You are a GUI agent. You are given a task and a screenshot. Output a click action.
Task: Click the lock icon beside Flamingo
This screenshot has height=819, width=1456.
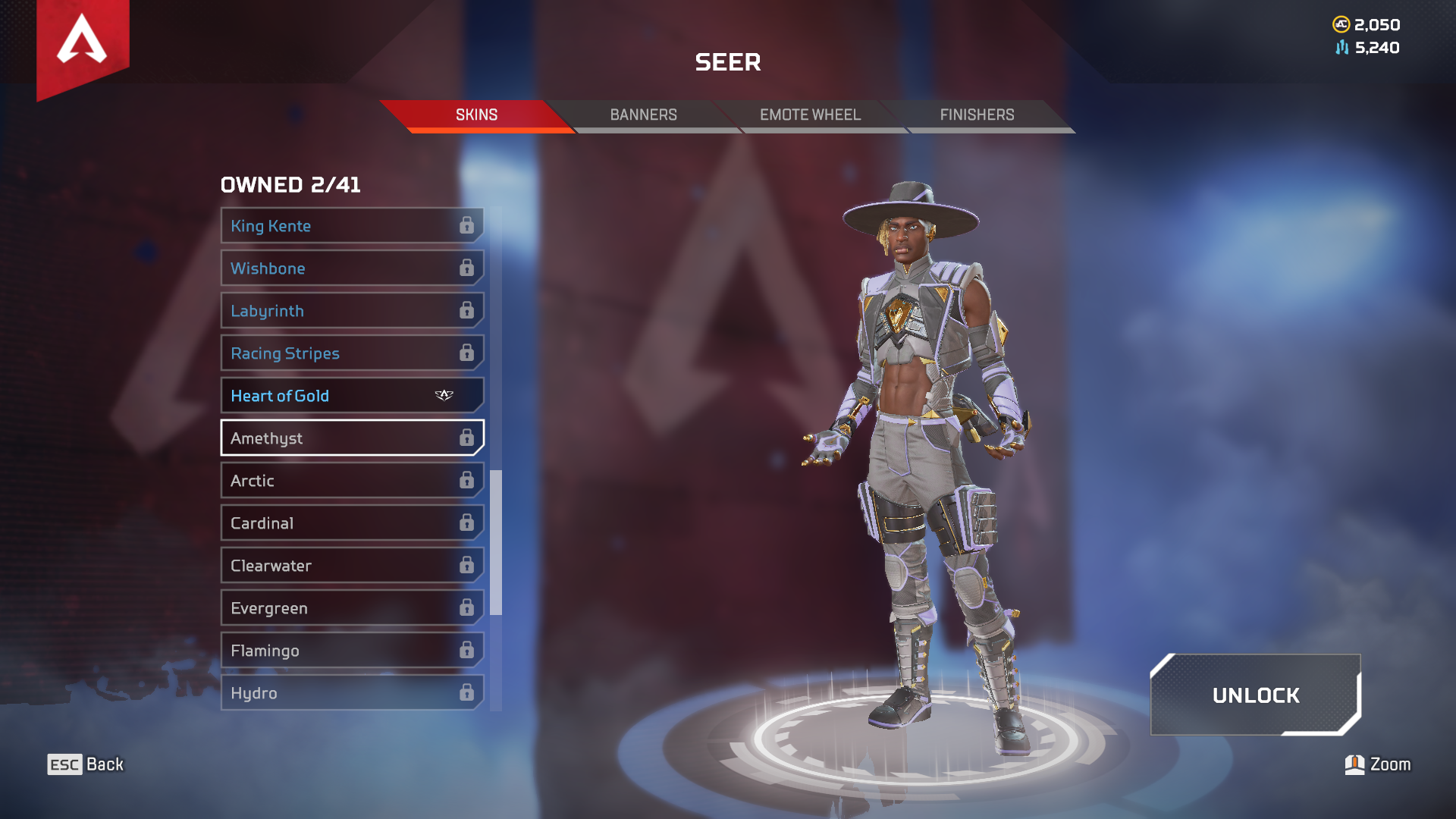click(x=467, y=650)
